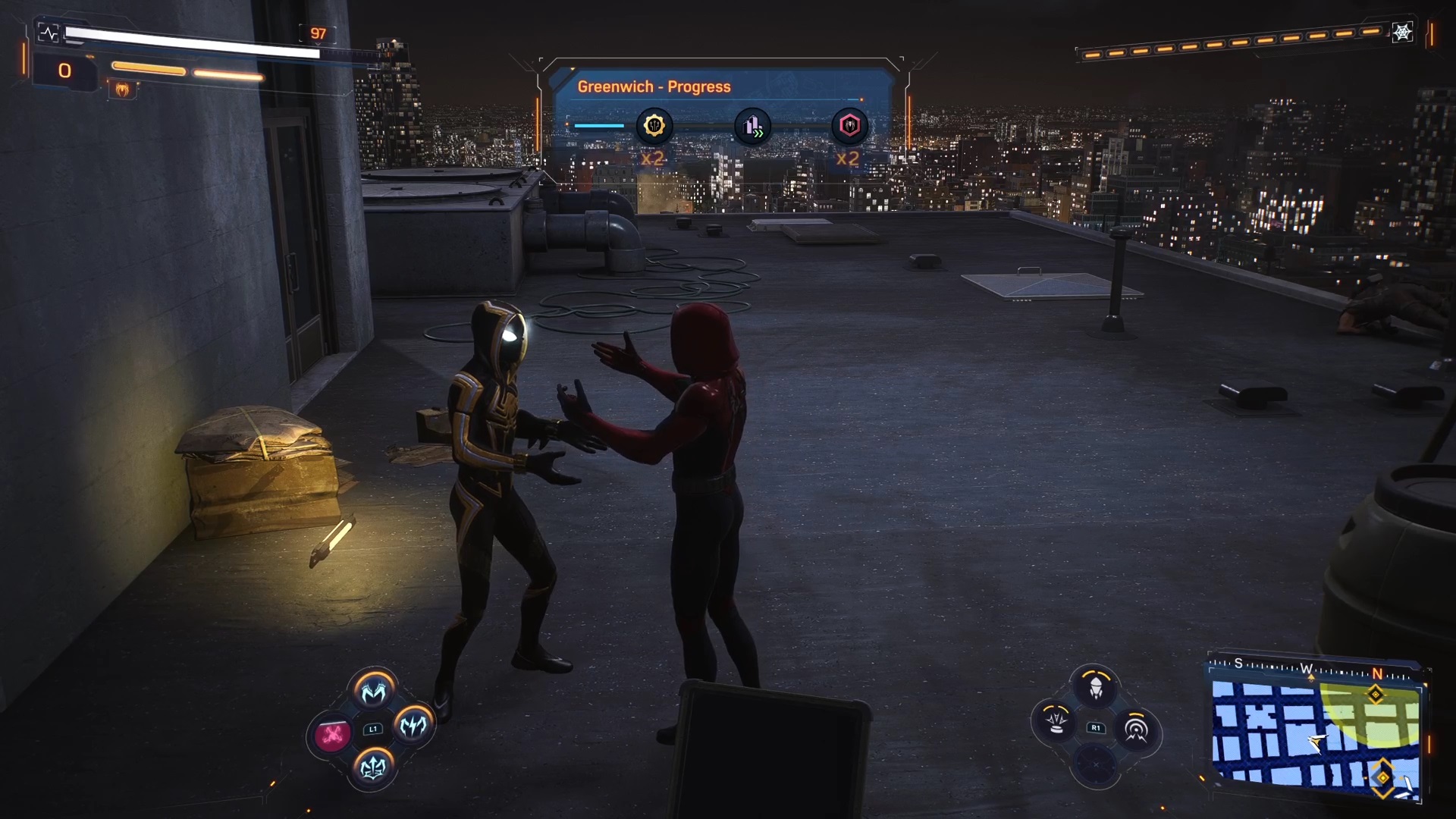Viewport: 1456px width, 819px height.
Task: Choose the rocket-shaped gadget in the R1 wheel
Action: point(1096,689)
